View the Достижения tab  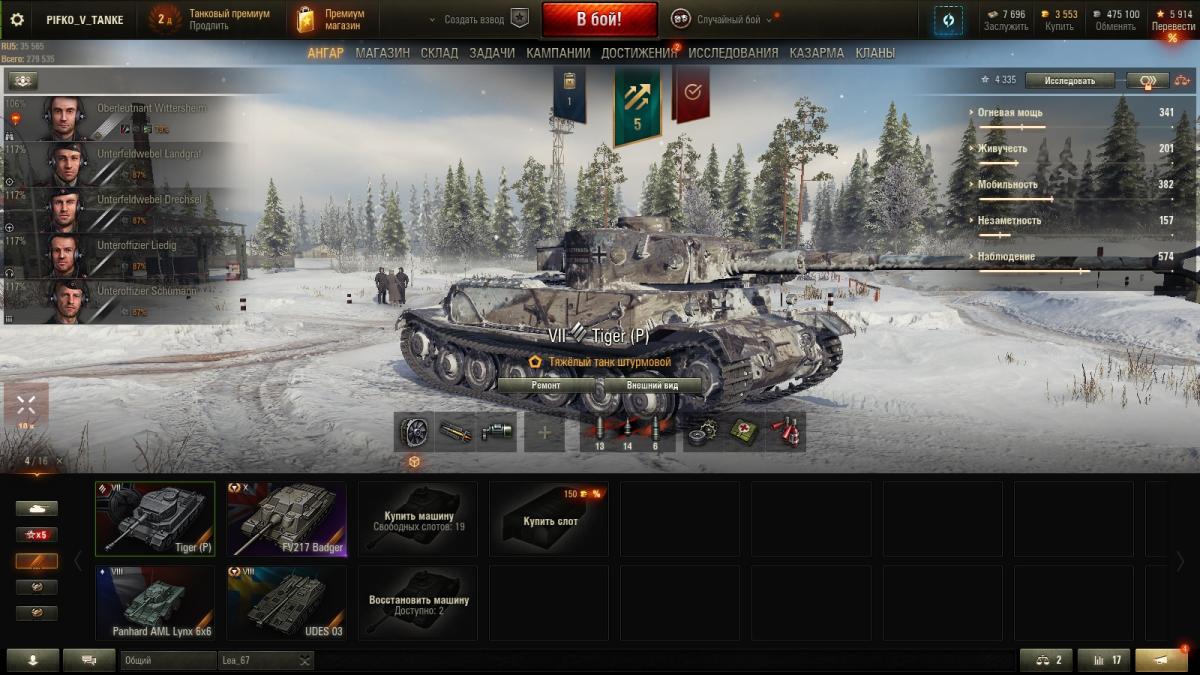coord(639,53)
